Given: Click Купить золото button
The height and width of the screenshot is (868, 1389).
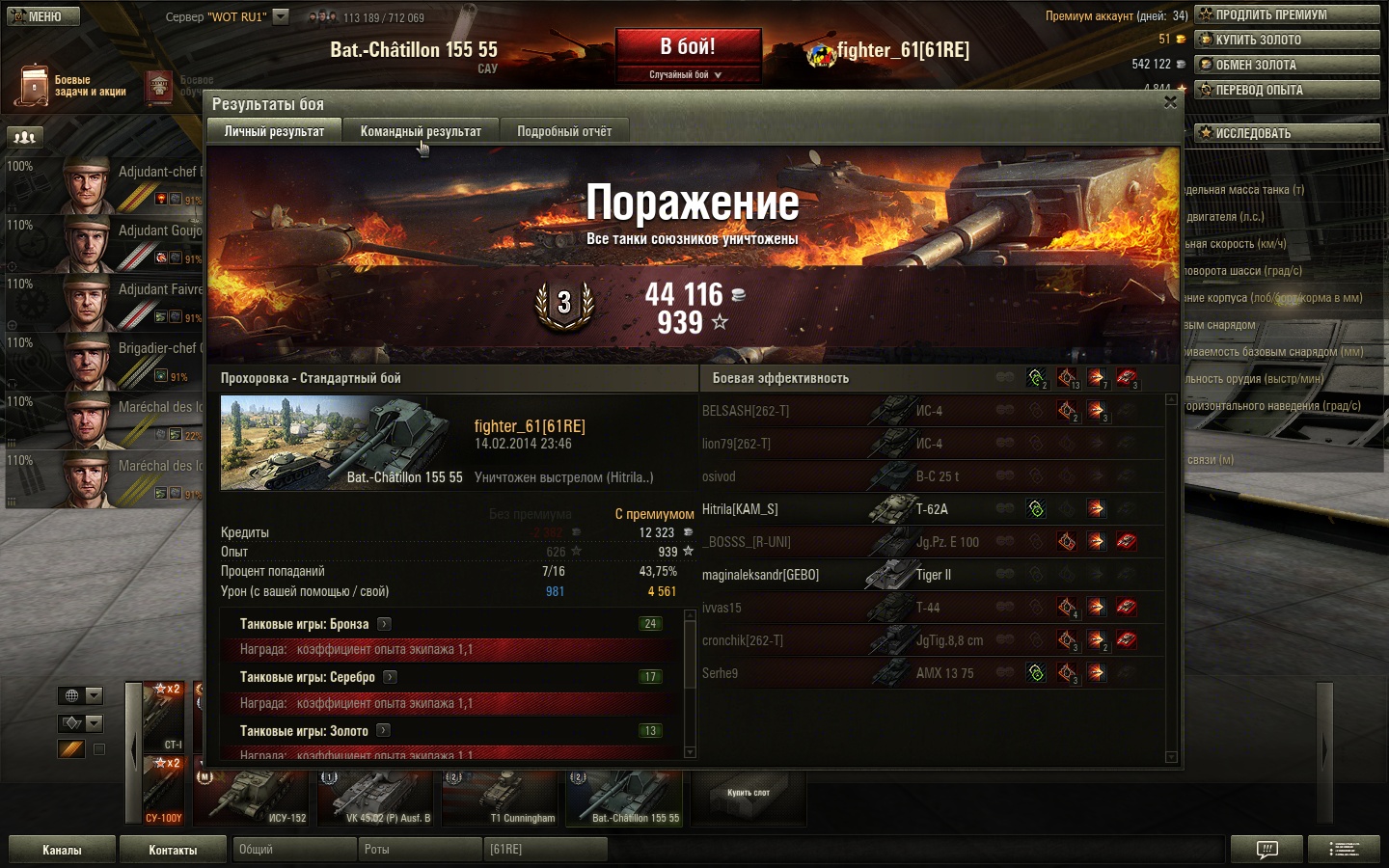Looking at the screenshot, I should [x=1287, y=40].
